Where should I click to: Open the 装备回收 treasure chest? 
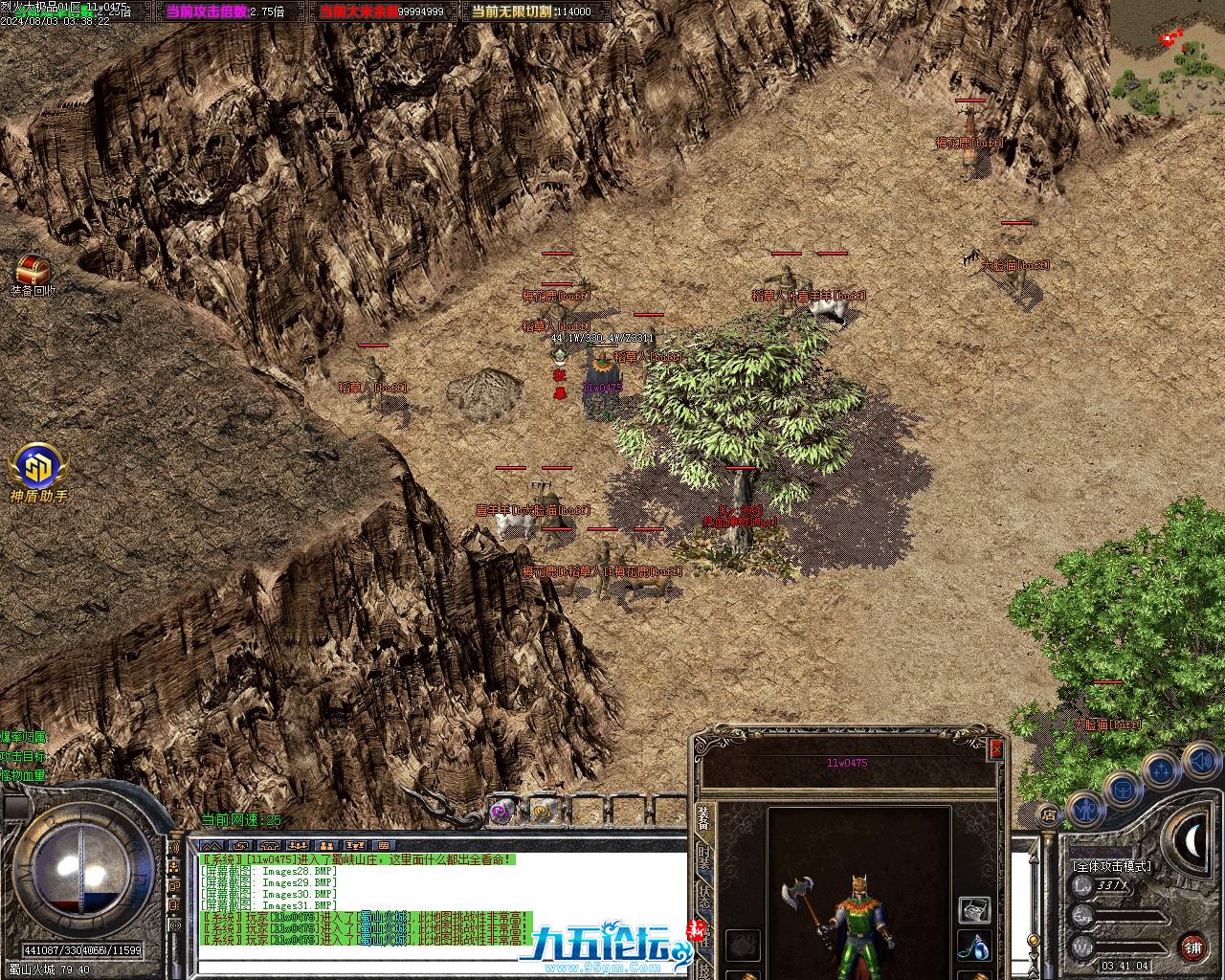(33, 269)
